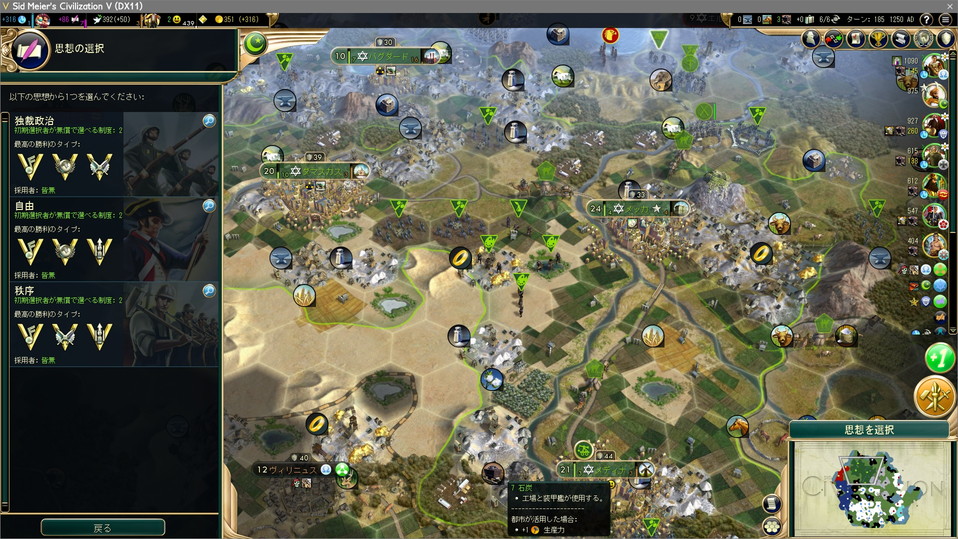Open the magnifier details for 秩序

point(209,291)
